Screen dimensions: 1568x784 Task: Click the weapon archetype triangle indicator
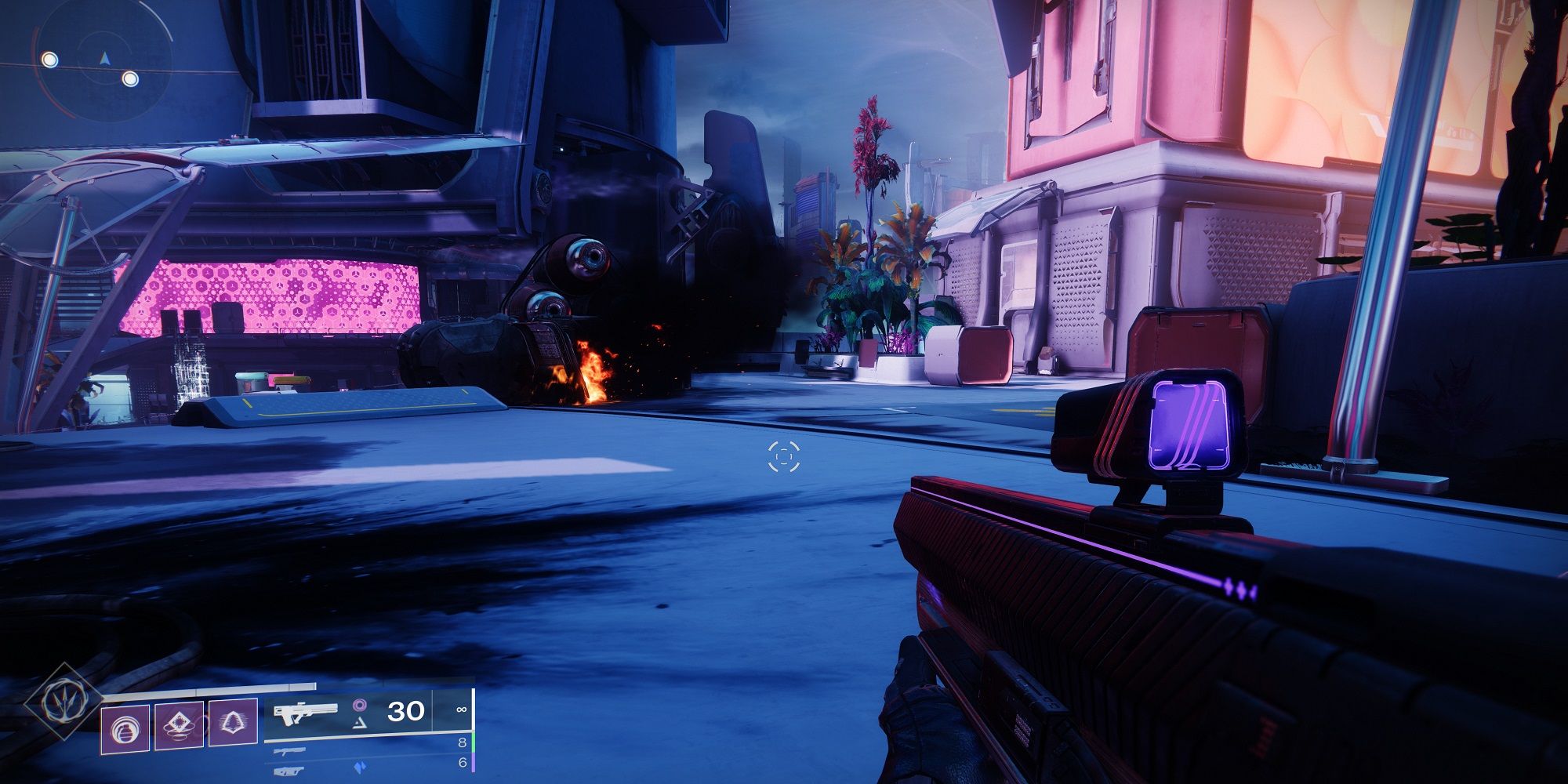pos(360,724)
